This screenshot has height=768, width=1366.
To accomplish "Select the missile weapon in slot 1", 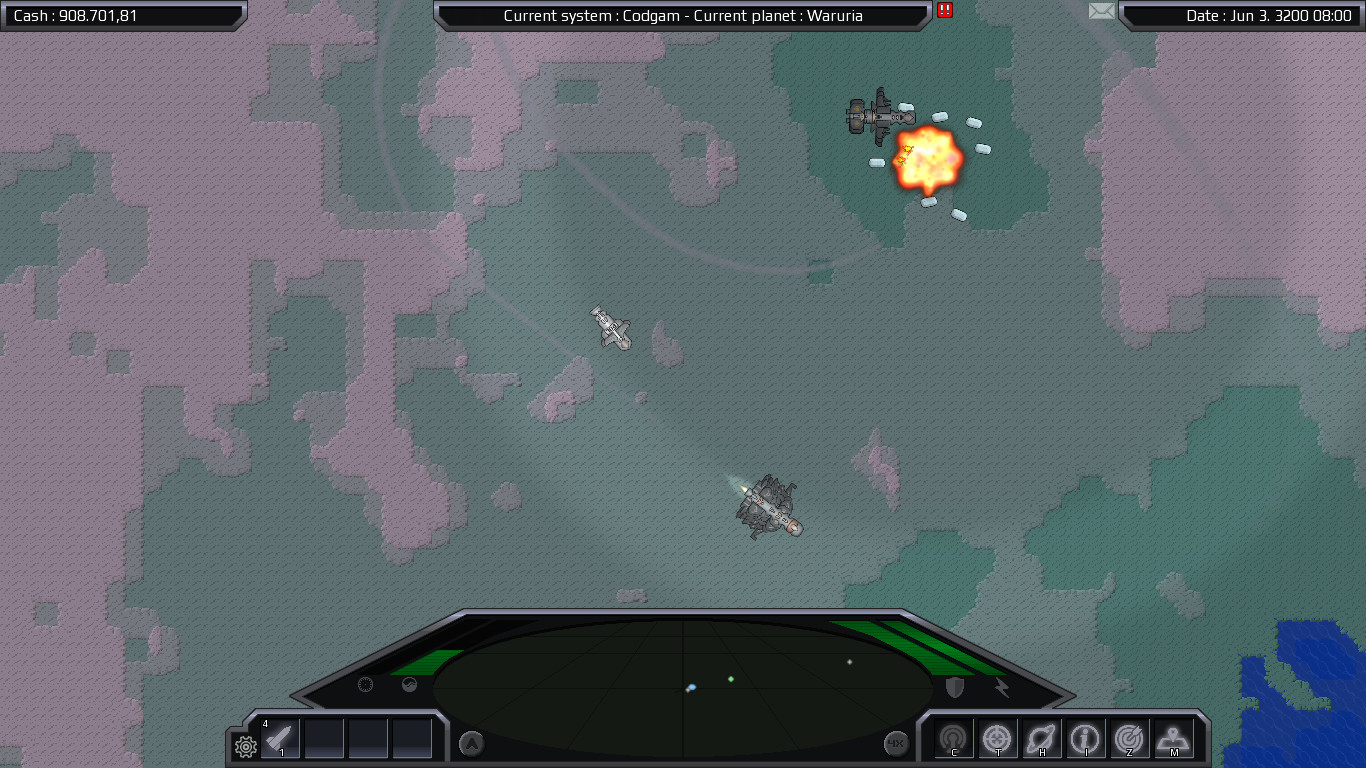I will click(x=280, y=738).
